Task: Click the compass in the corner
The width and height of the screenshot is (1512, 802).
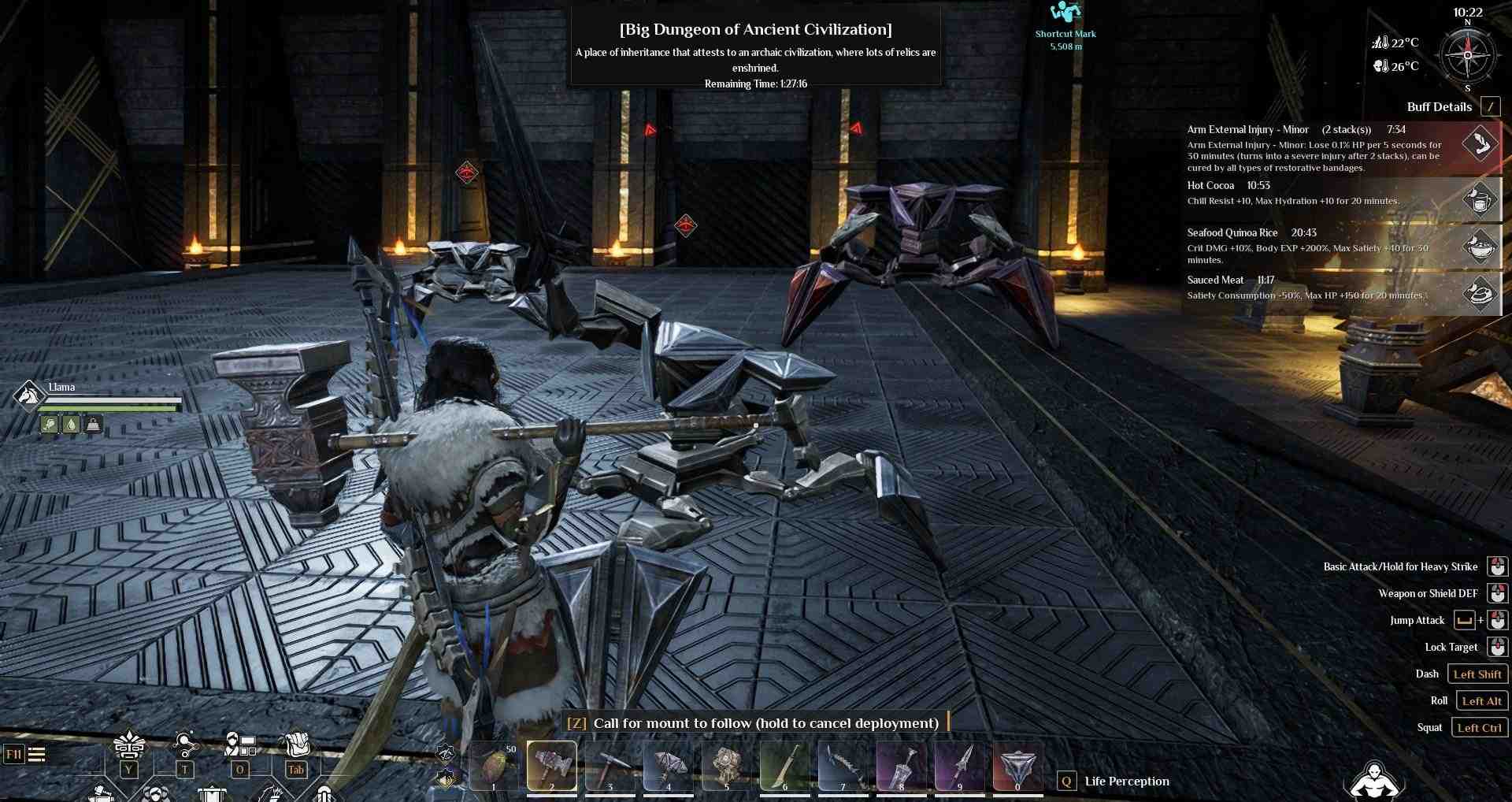Action: point(1467,56)
